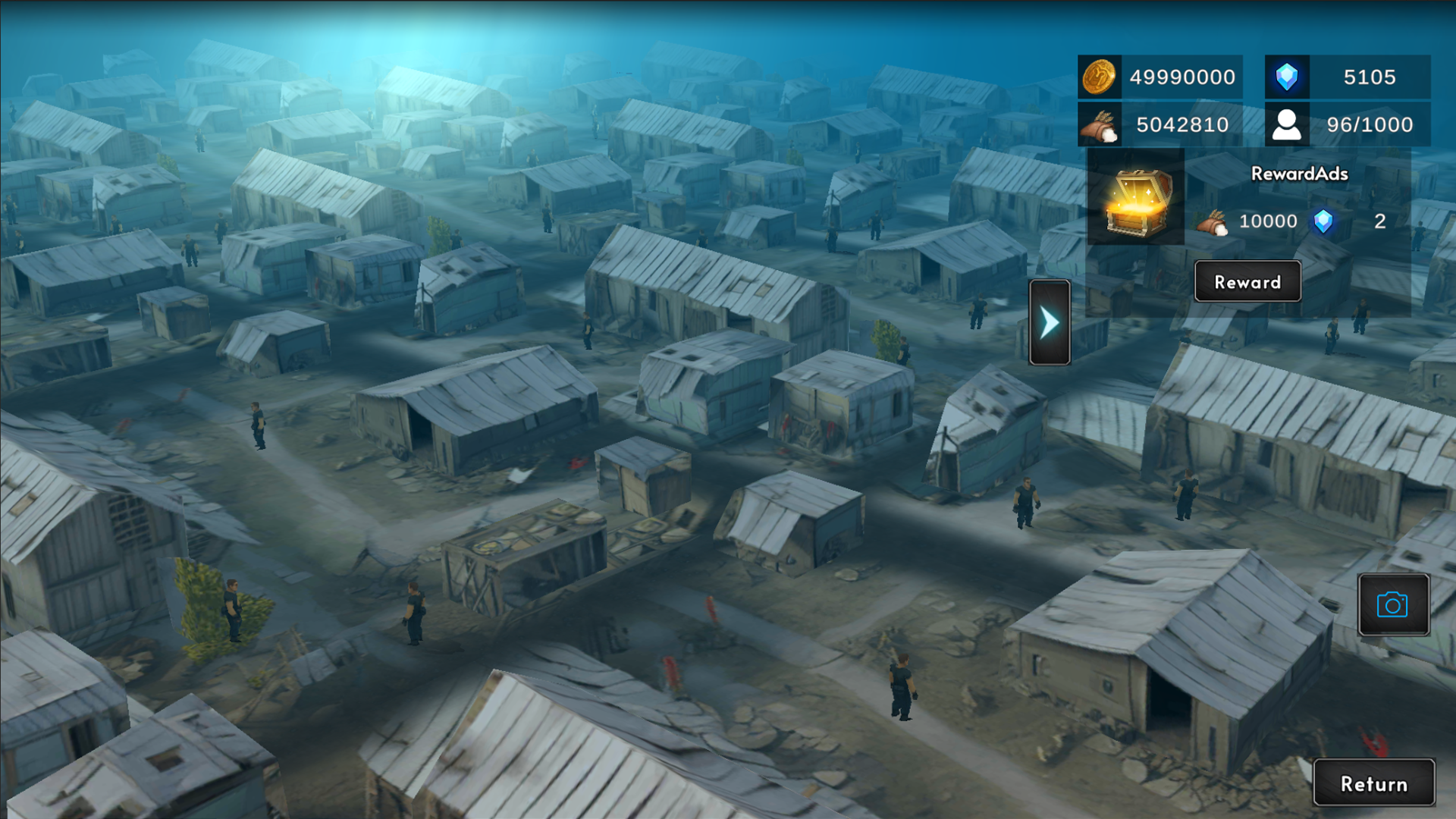Click the gold coin total 49990000
The image size is (1456, 819).
(x=1184, y=77)
